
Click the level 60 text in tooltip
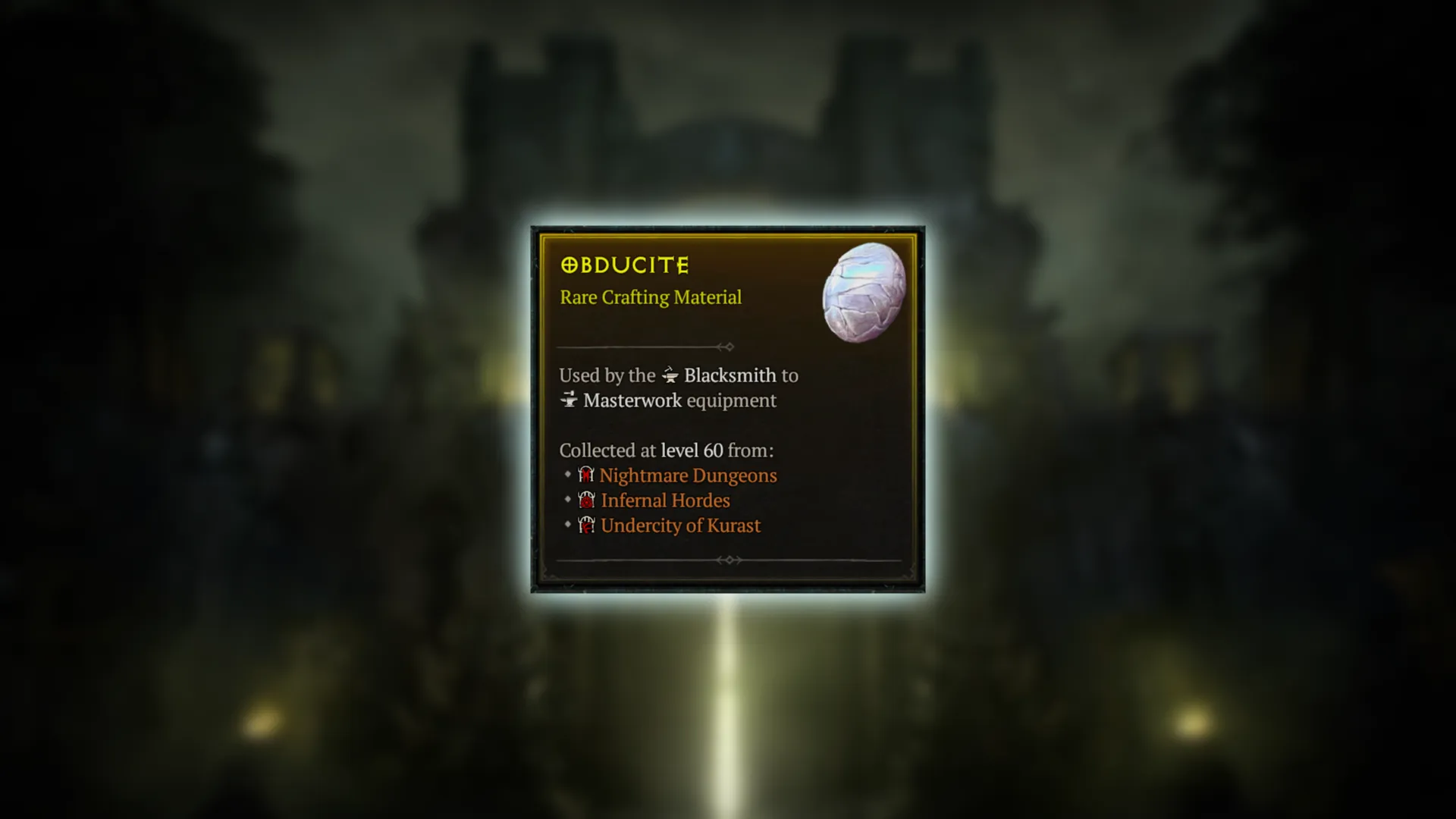[692, 450]
